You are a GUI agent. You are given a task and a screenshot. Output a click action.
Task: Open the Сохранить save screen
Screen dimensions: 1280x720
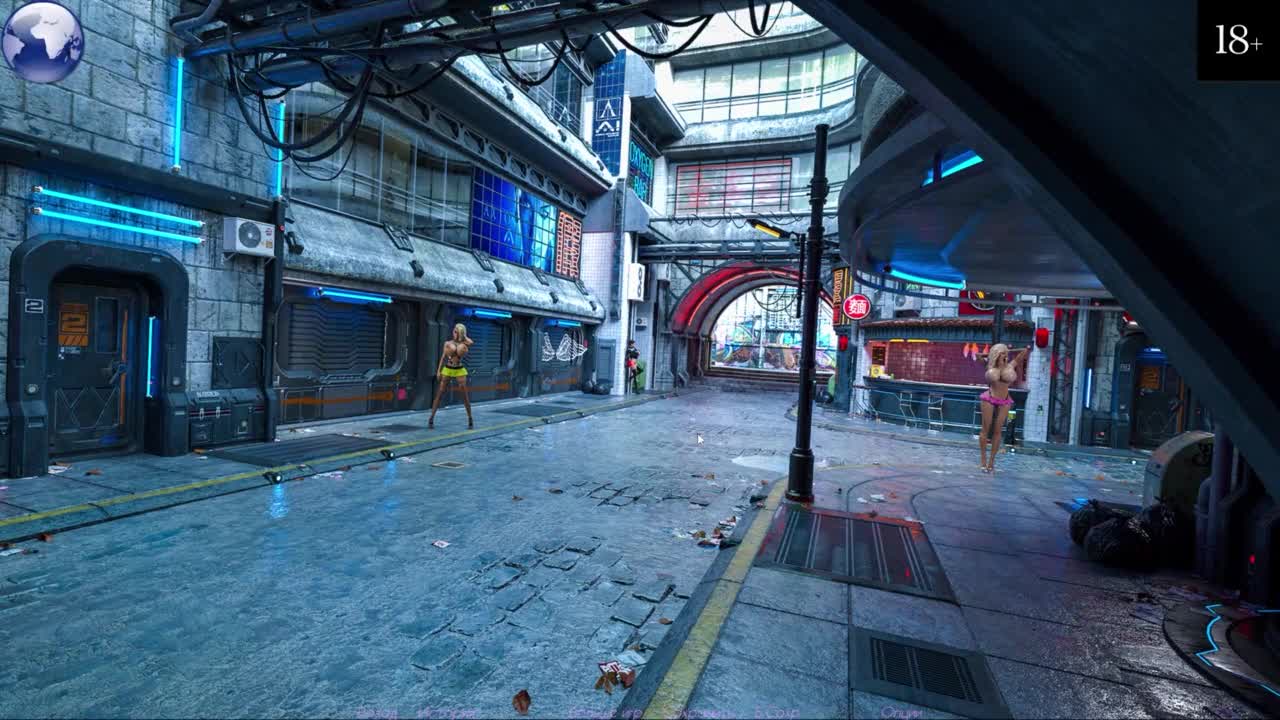coord(700,713)
